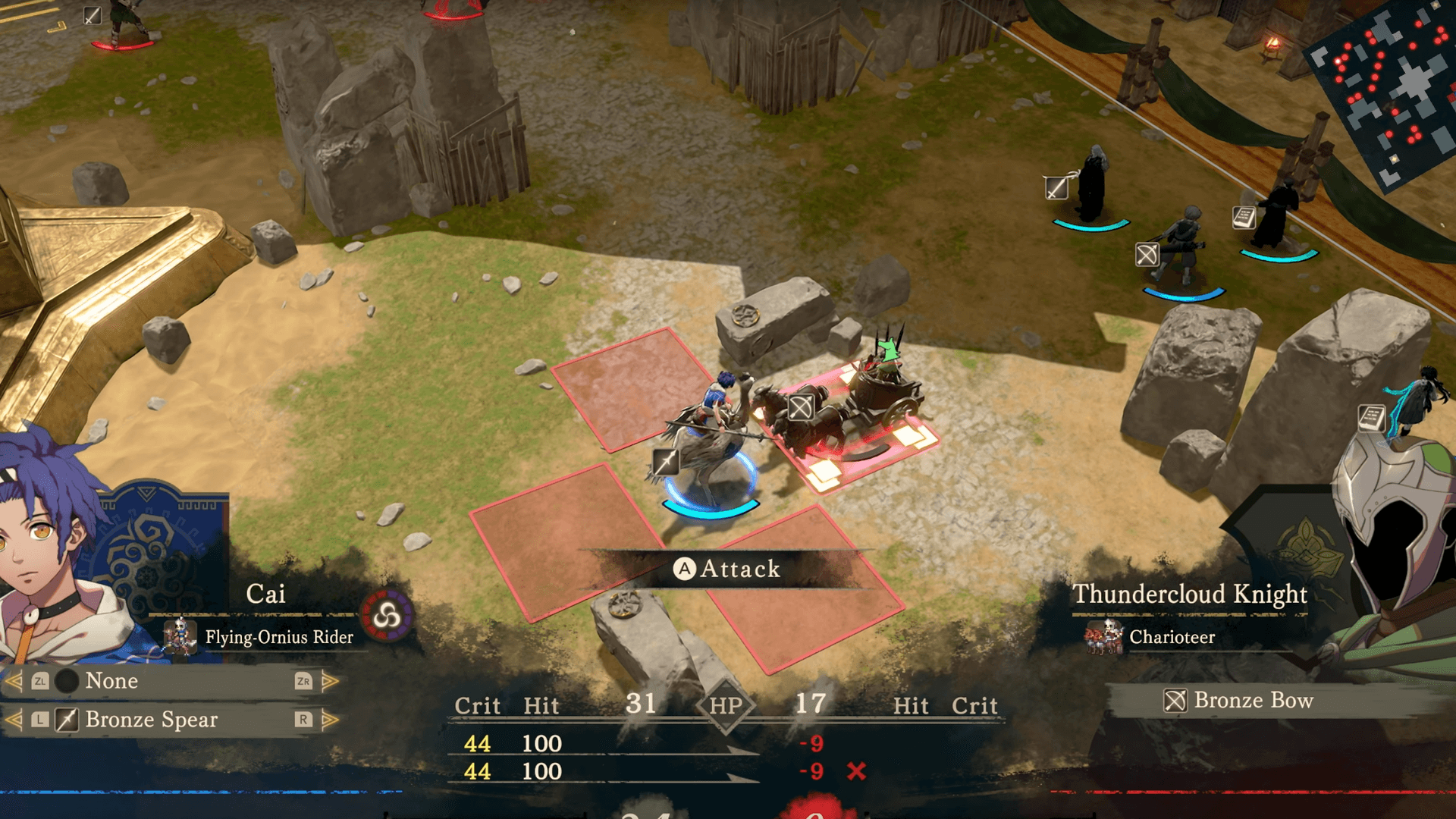The width and height of the screenshot is (1456, 819).
Task: Click the Bronze Bow icon on the enemy panel
Action: (x=1174, y=700)
